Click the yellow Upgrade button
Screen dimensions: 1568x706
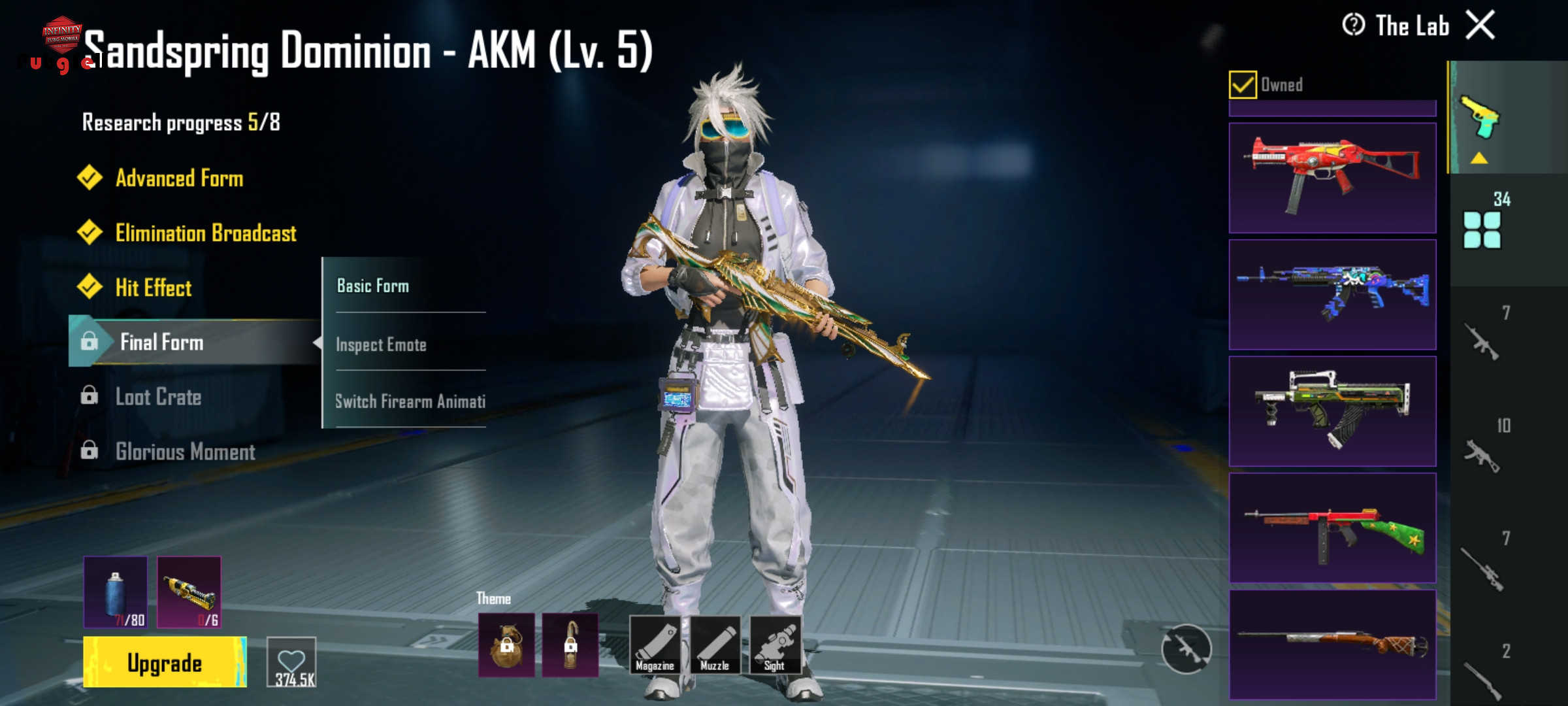click(x=165, y=663)
